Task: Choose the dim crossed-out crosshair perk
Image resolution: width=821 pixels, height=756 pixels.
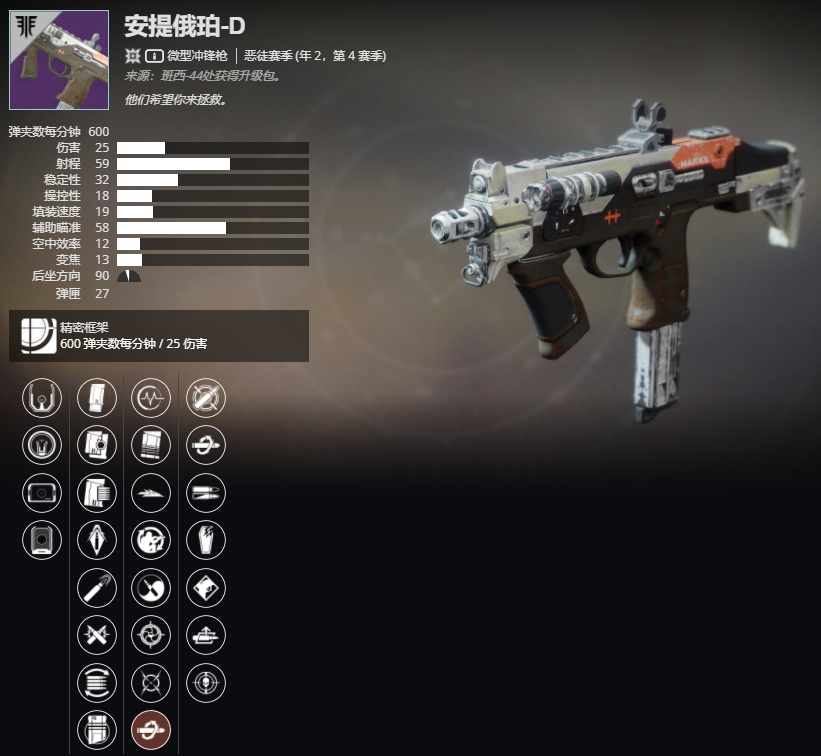Action: (x=151, y=682)
